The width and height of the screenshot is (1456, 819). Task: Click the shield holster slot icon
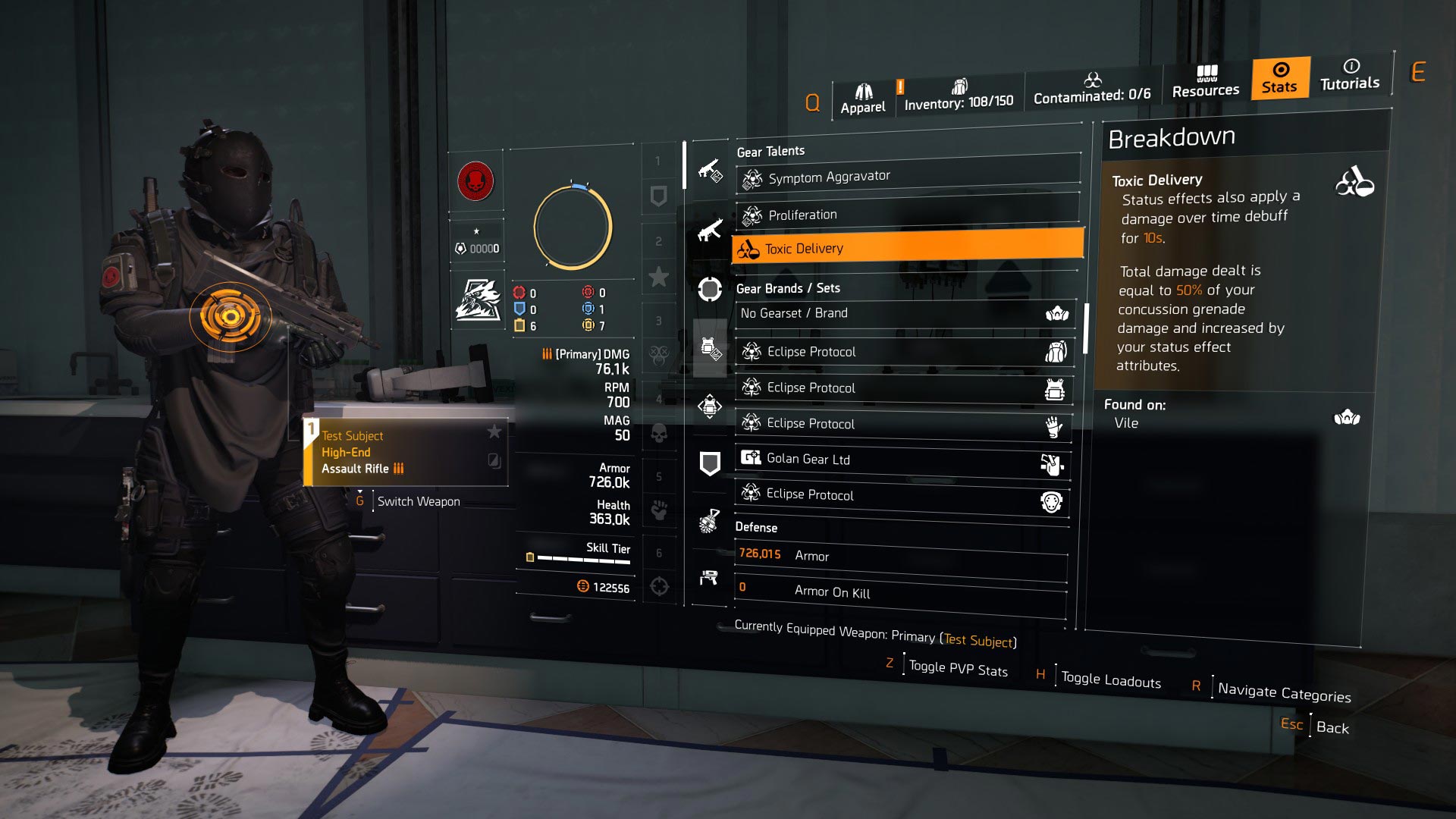pos(709,465)
